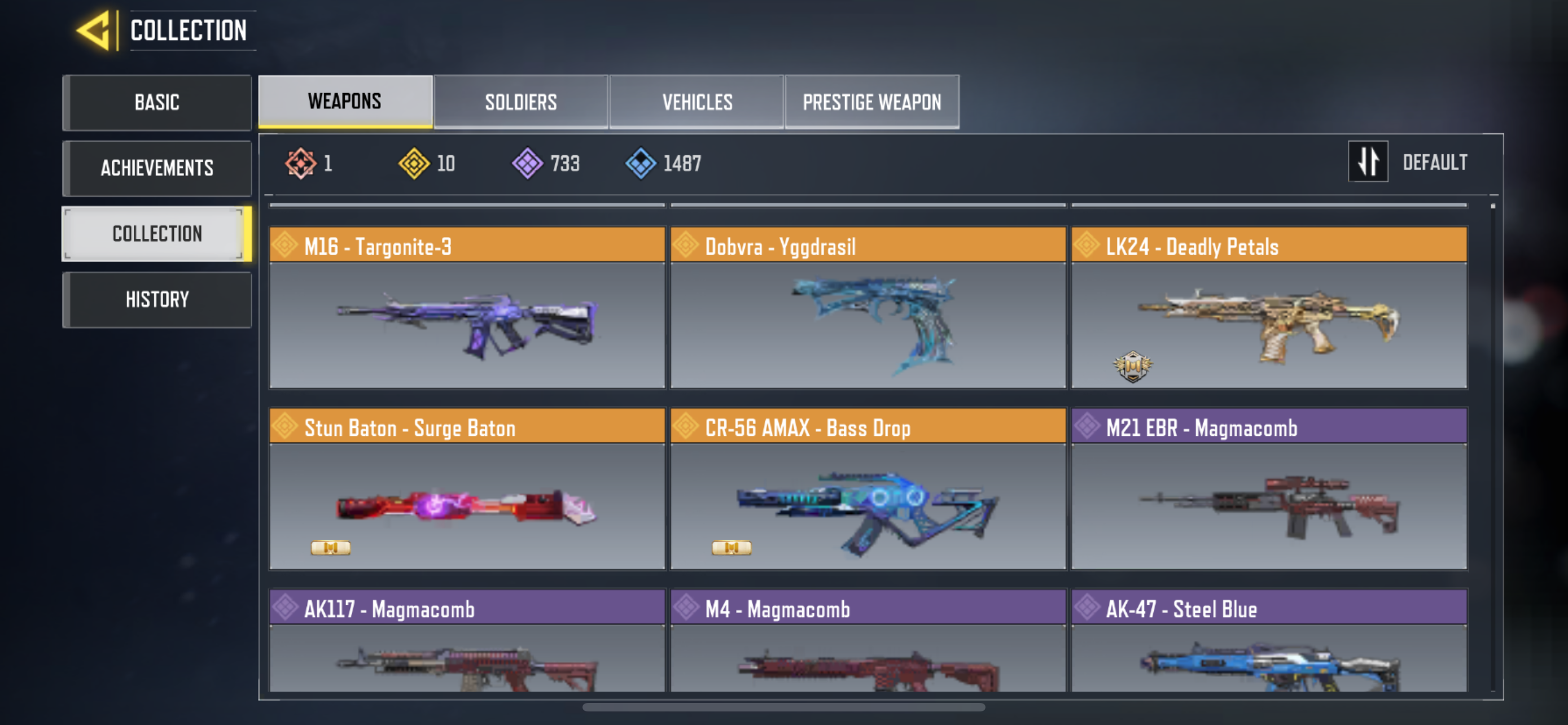Switch to the Soldiers tab

(x=520, y=102)
